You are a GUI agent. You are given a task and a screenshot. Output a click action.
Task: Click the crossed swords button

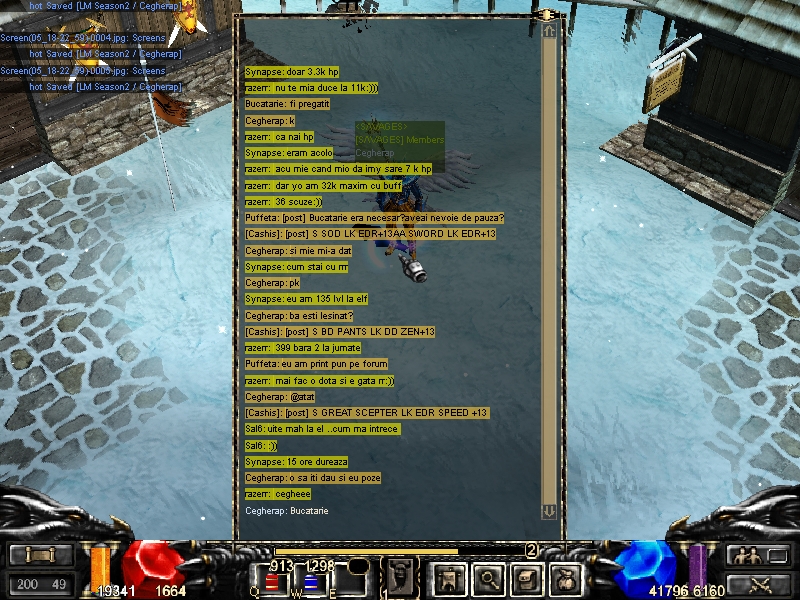pos(756,584)
